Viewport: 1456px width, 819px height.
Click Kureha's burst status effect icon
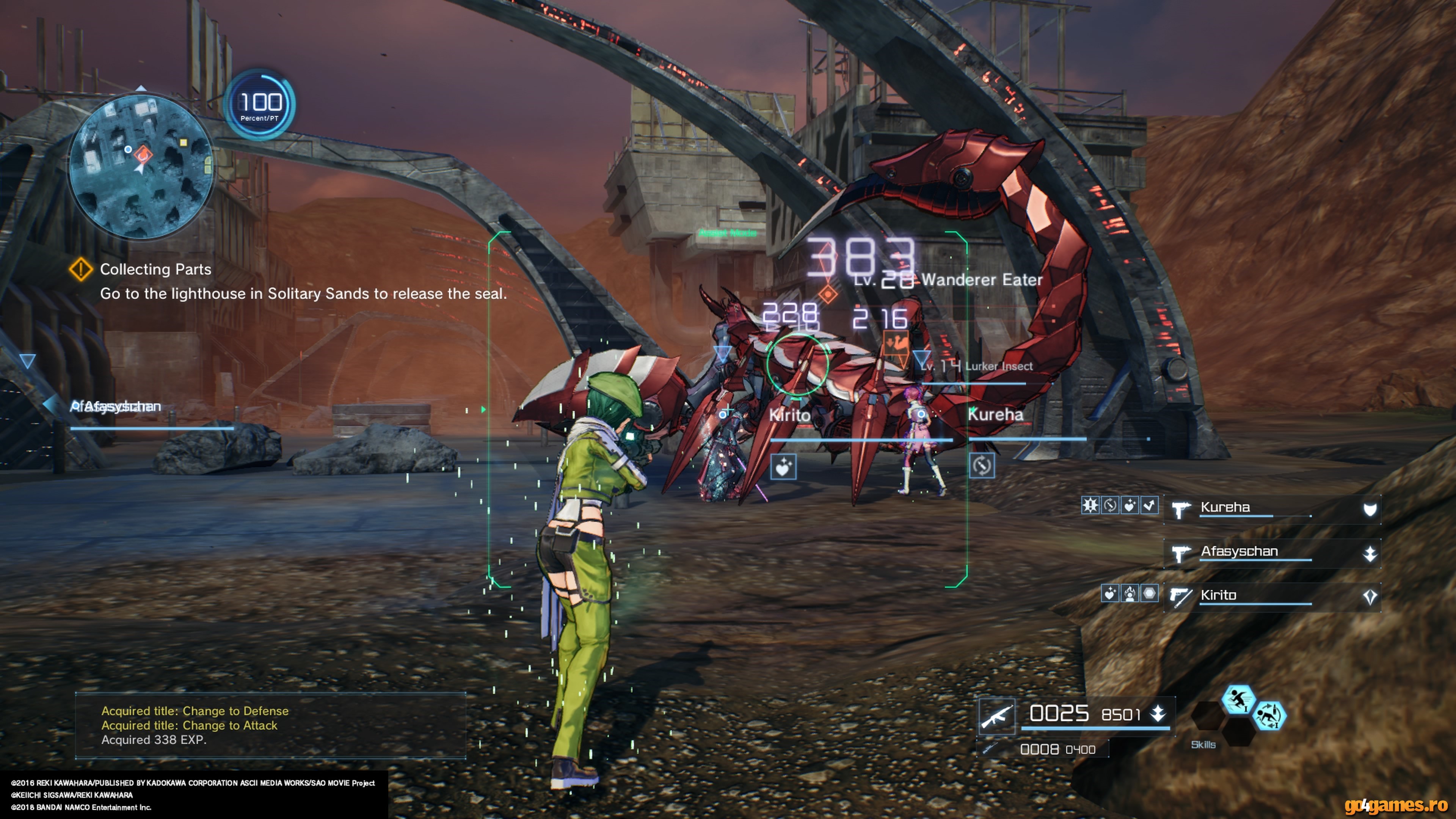coord(1090,505)
